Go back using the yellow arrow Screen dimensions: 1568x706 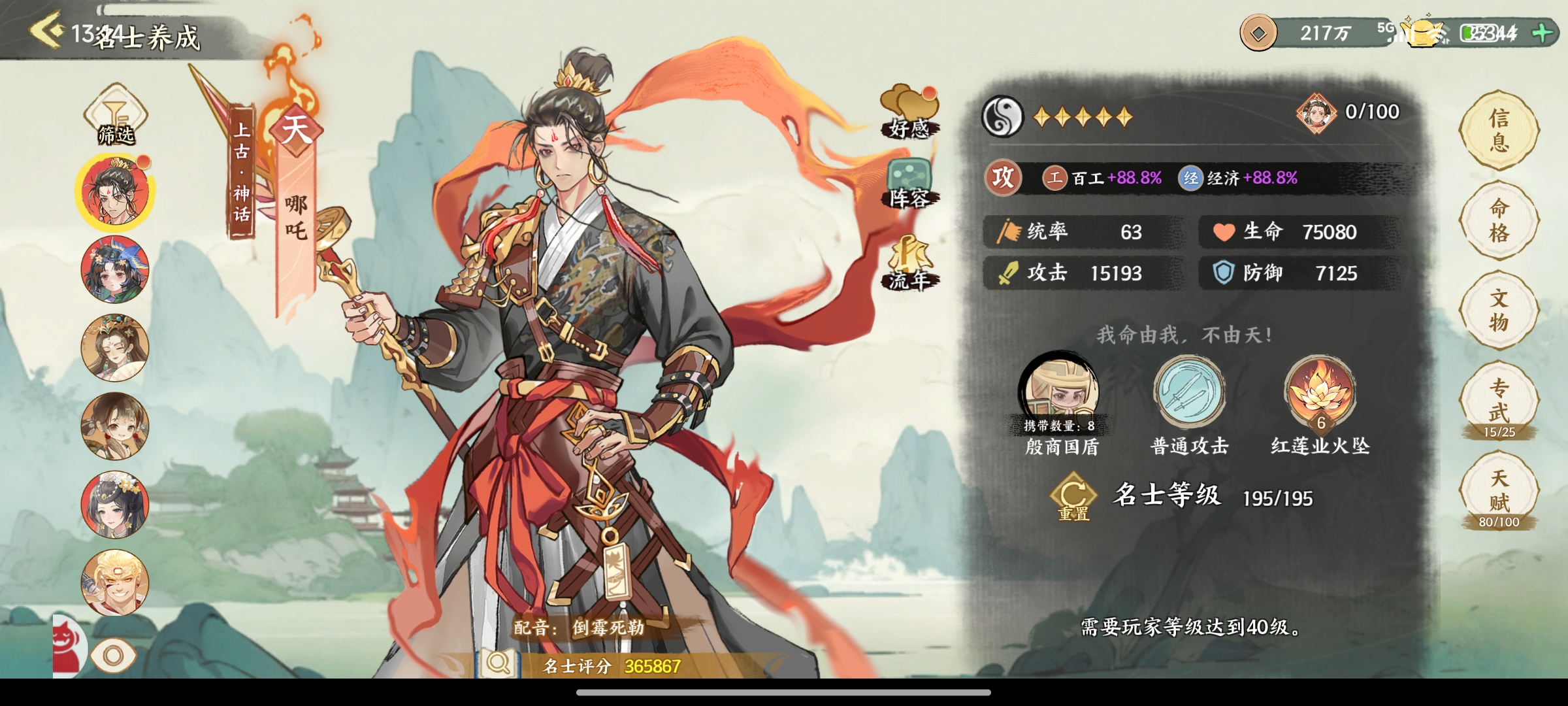(47, 30)
